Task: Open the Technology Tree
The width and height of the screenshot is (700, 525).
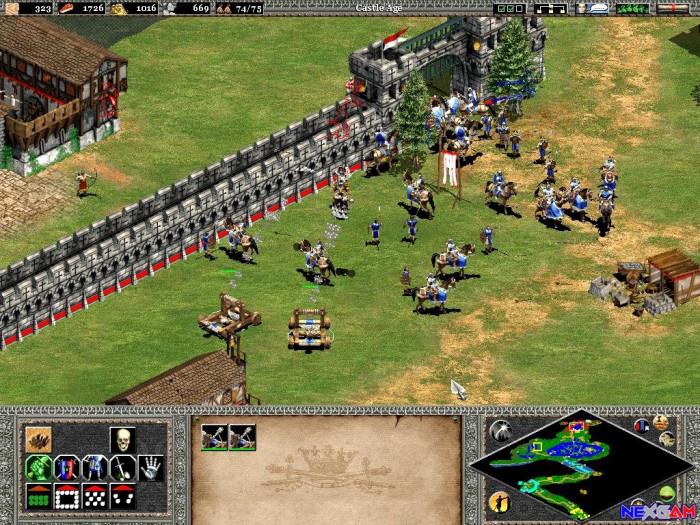Action: (x=551, y=8)
